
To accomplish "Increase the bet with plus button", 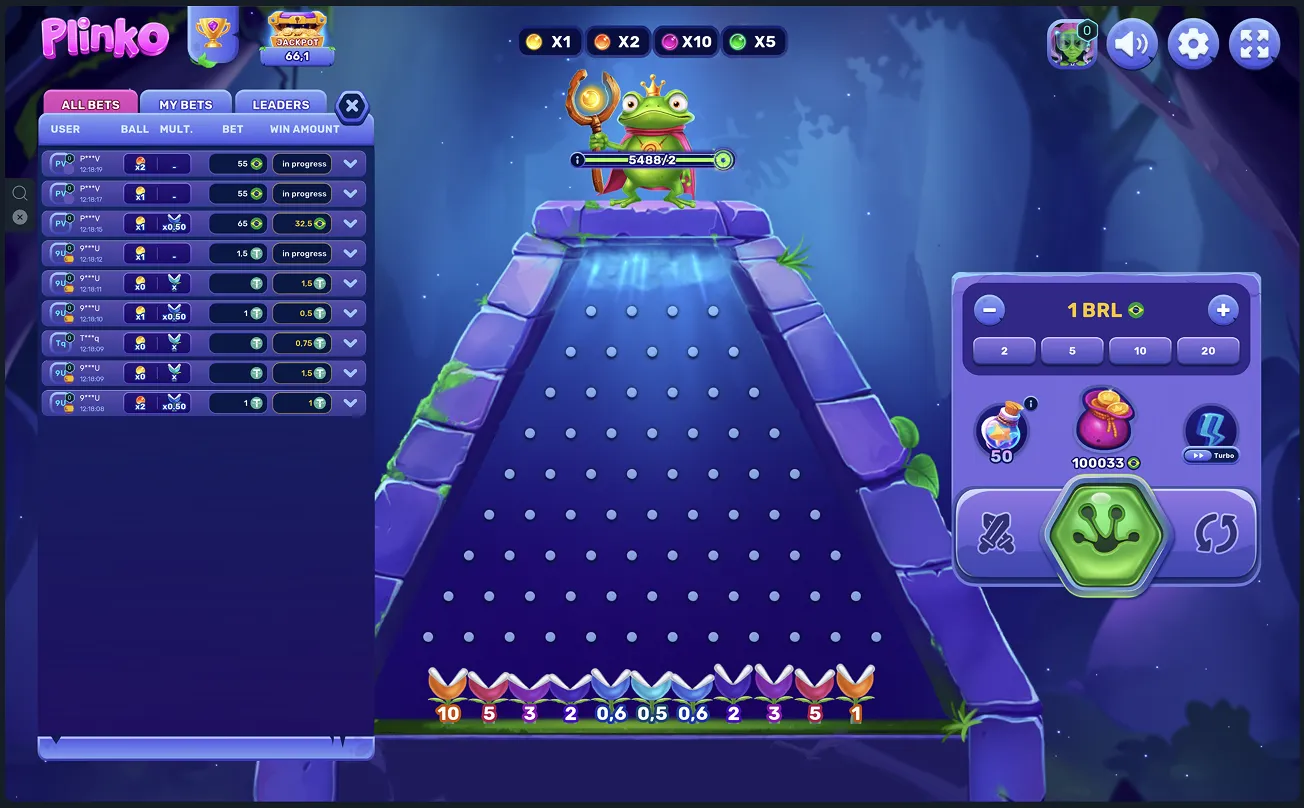I will [1223, 310].
